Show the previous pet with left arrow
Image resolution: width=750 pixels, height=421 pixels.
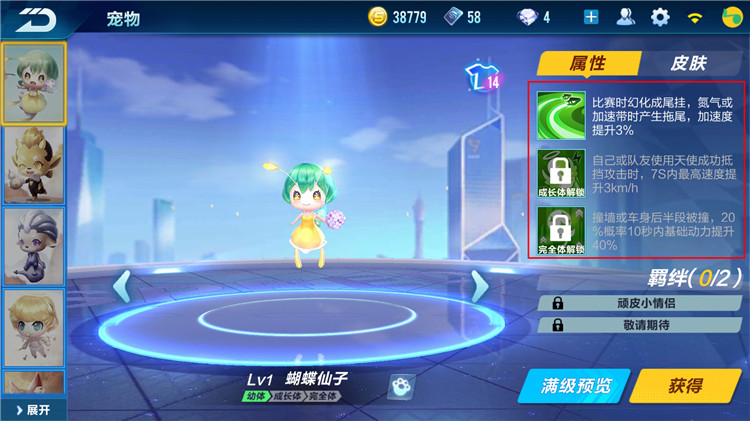(x=122, y=286)
